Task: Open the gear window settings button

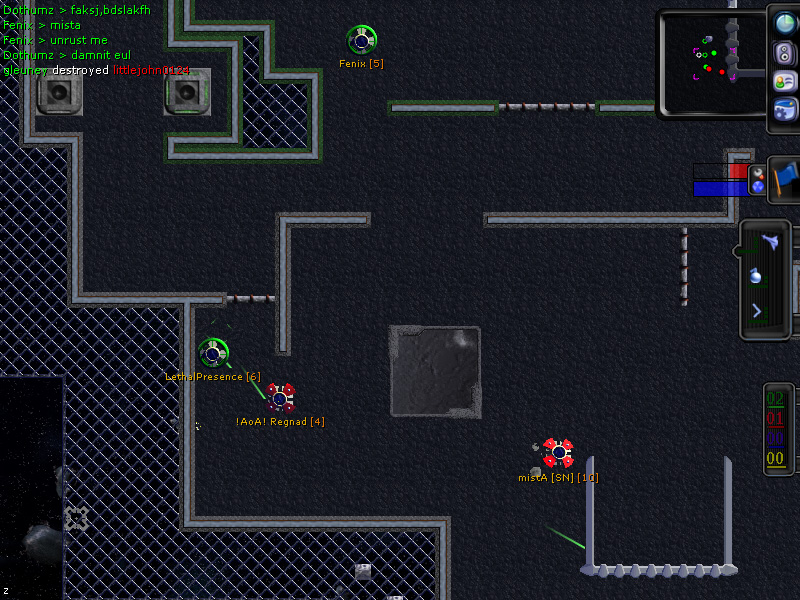Action: [x=785, y=110]
